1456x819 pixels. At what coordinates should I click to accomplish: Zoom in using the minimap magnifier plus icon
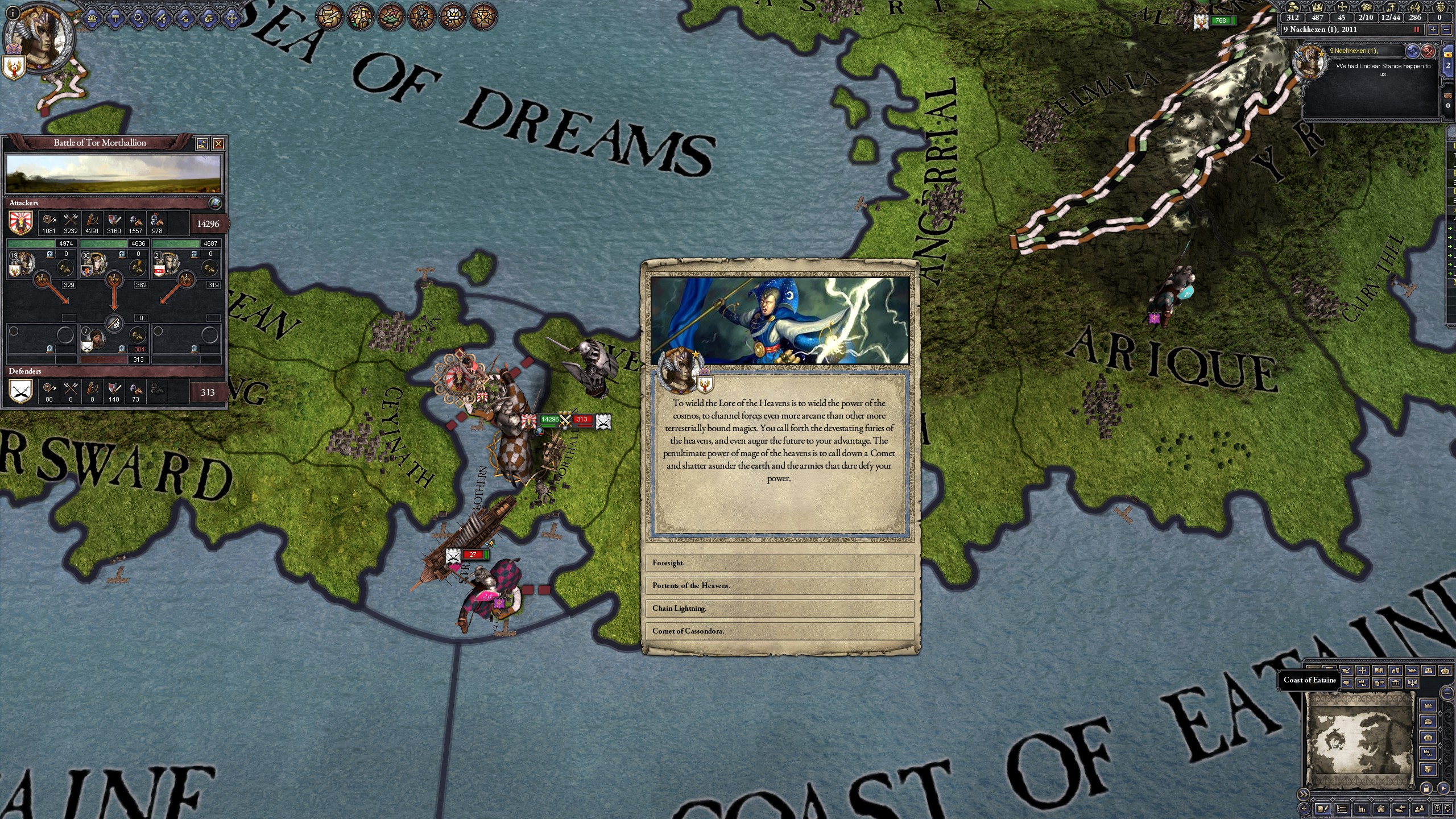[x=1436, y=810]
